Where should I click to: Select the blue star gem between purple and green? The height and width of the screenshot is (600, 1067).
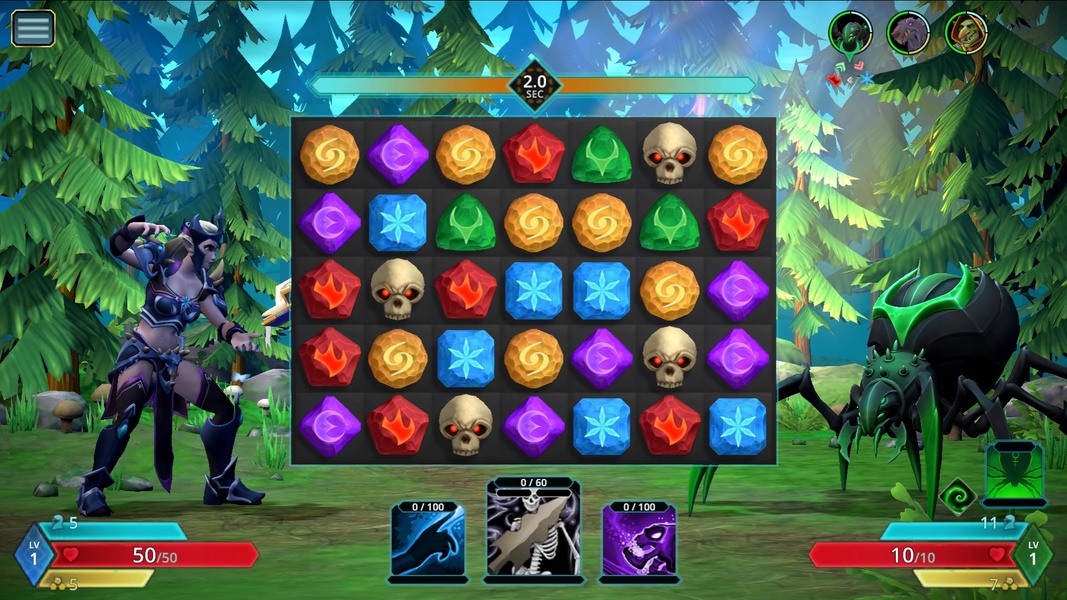(397, 222)
